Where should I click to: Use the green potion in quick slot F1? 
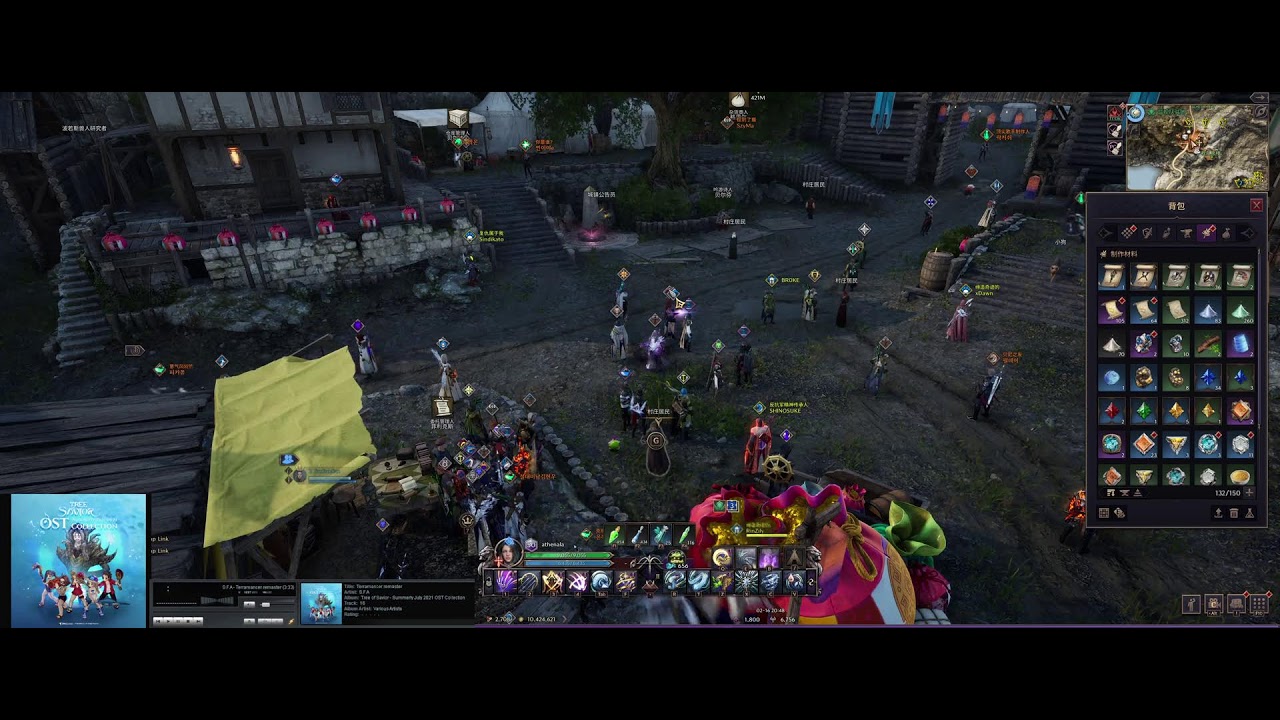click(x=613, y=537)
